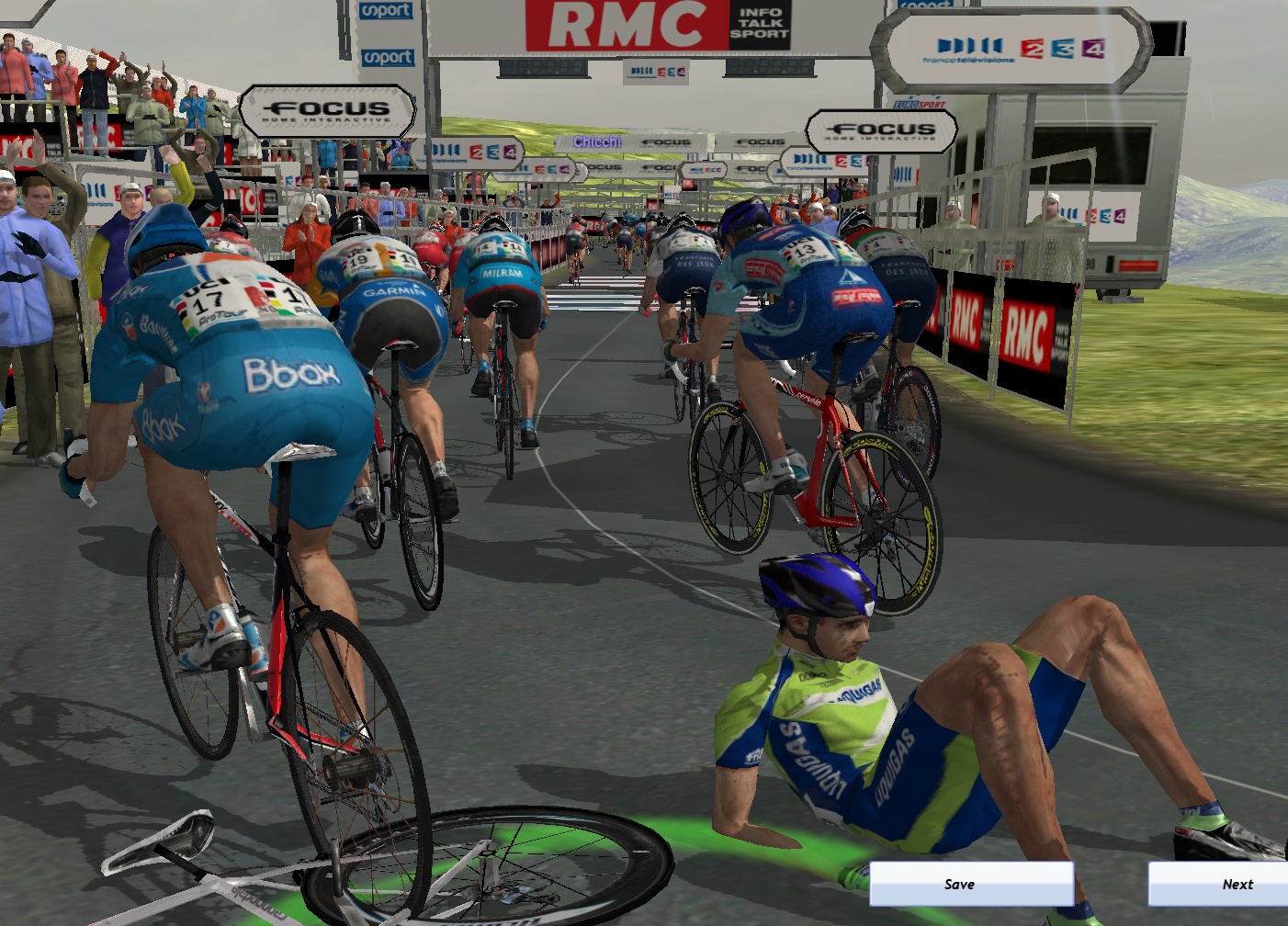The width and height of the screenshot is (1288, 926).
Task: Continue with the Next button
Action: click(1218, 884)
